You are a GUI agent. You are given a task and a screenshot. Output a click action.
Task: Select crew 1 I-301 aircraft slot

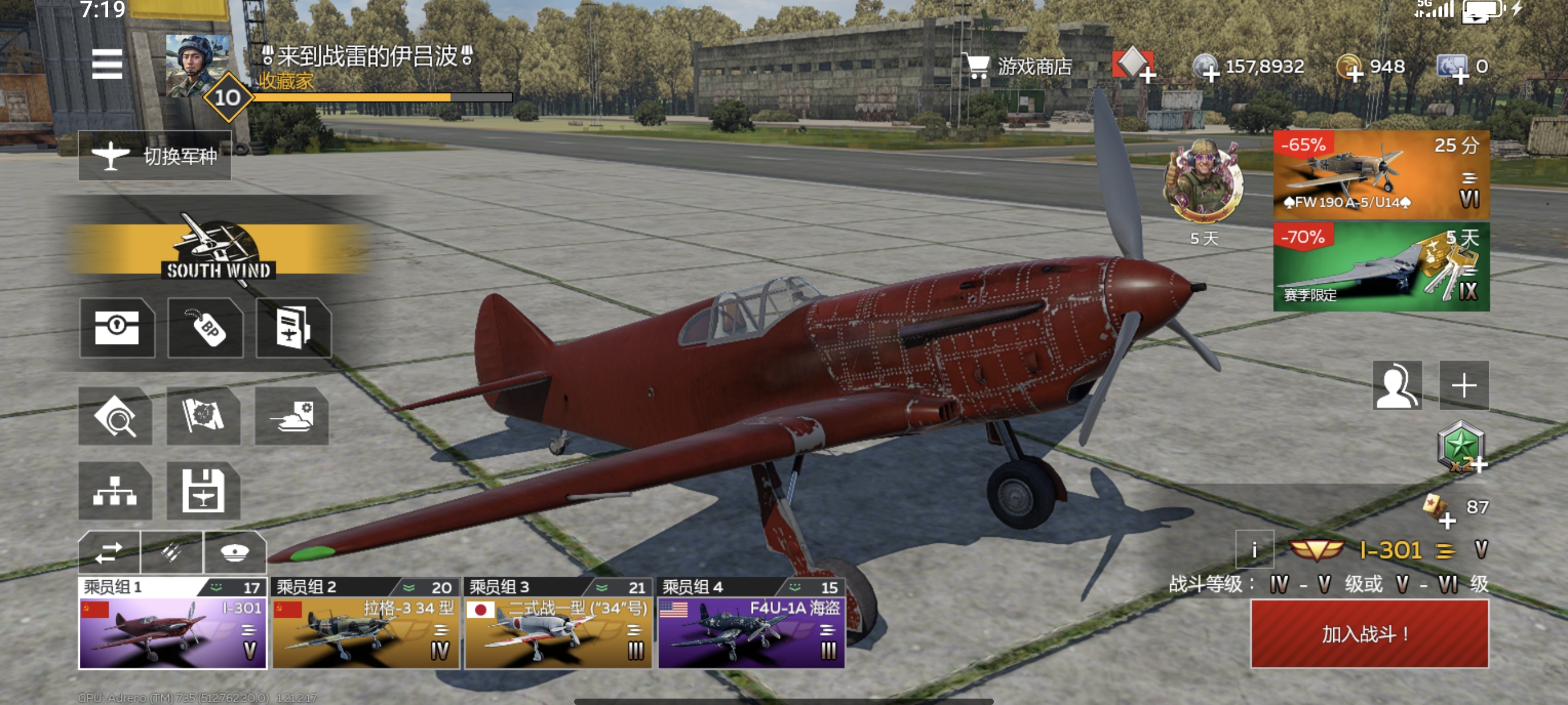pos(173,633)
